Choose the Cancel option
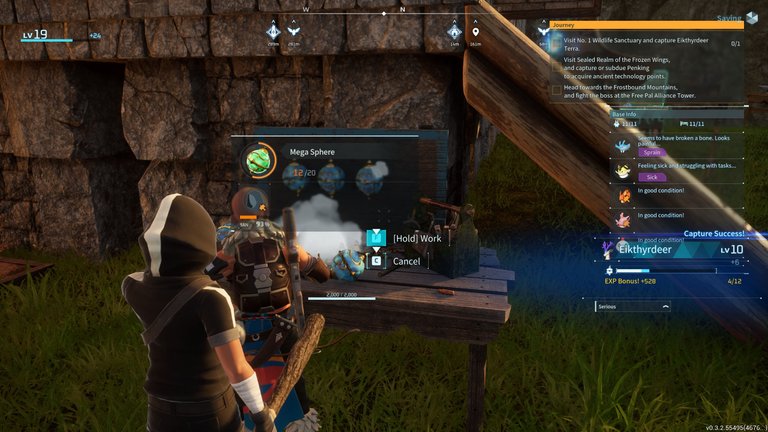This screenshot has width=768, height=432. coord(406,261)
